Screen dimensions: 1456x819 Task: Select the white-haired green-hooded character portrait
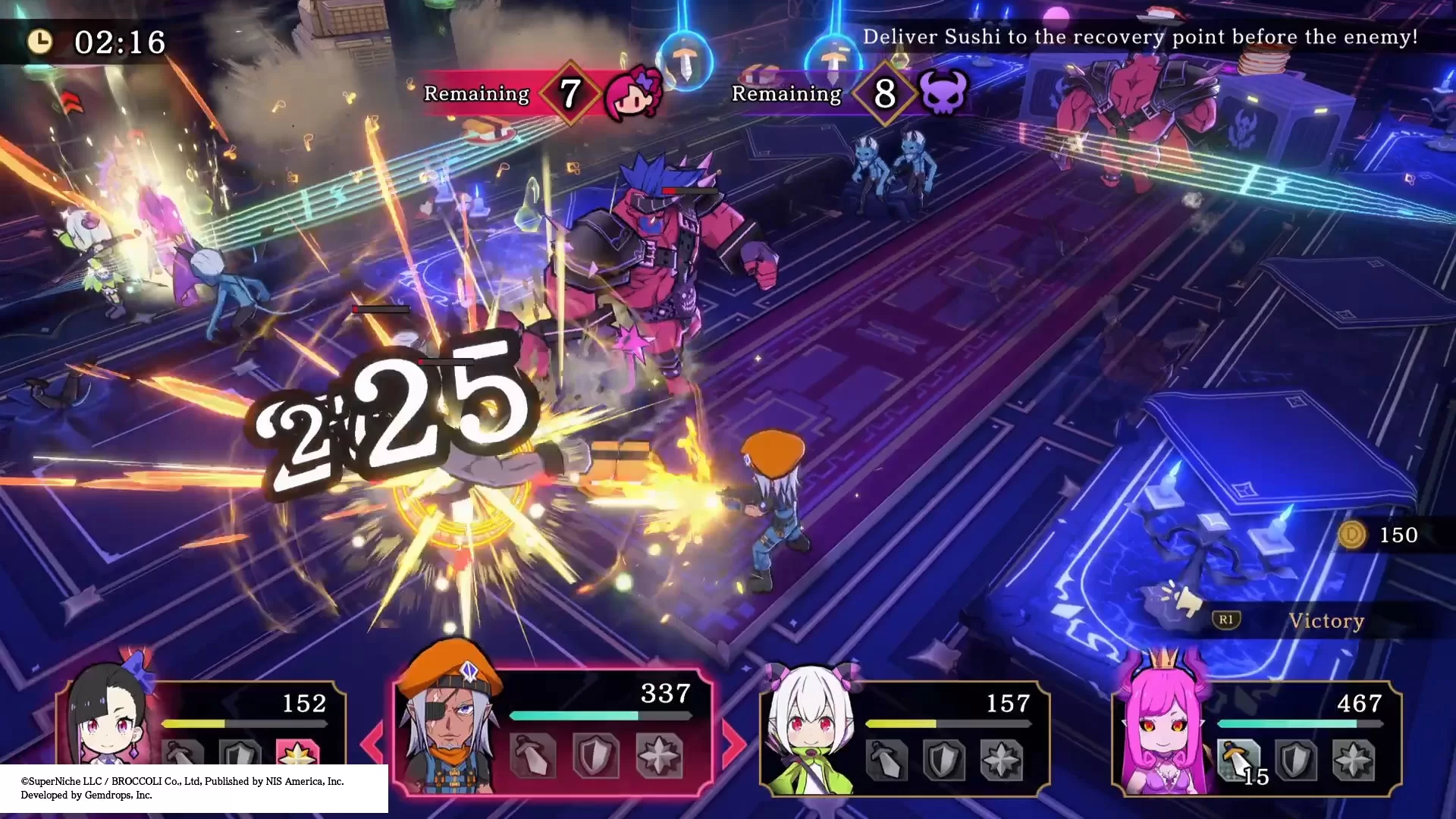click(810, 732)
